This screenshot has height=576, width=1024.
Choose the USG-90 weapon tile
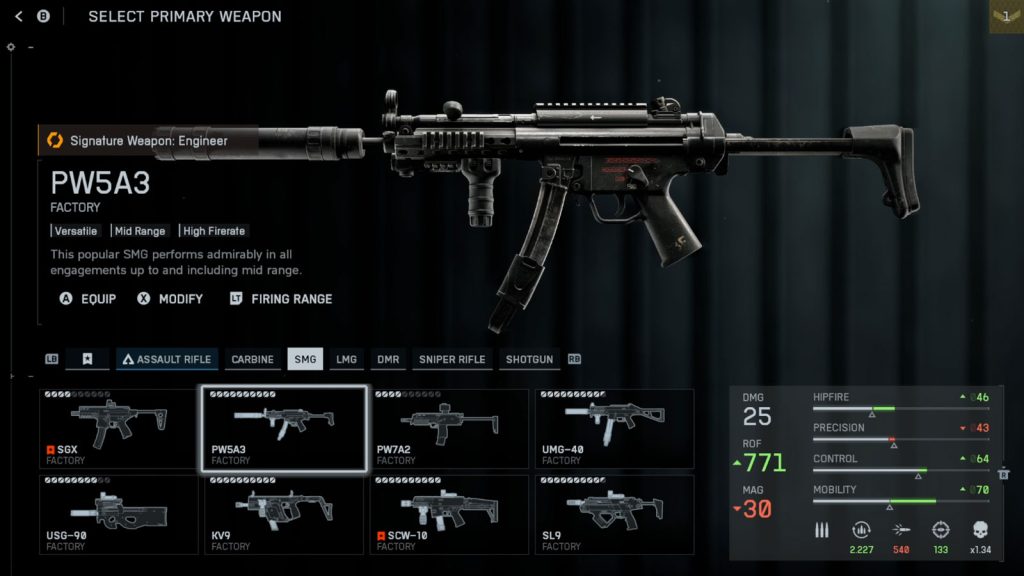click(119, 515)
